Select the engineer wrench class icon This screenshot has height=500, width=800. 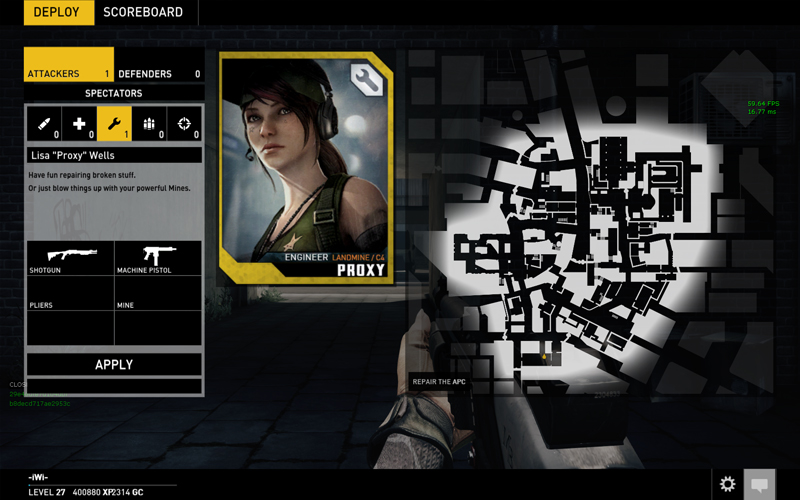coord(114,124)
